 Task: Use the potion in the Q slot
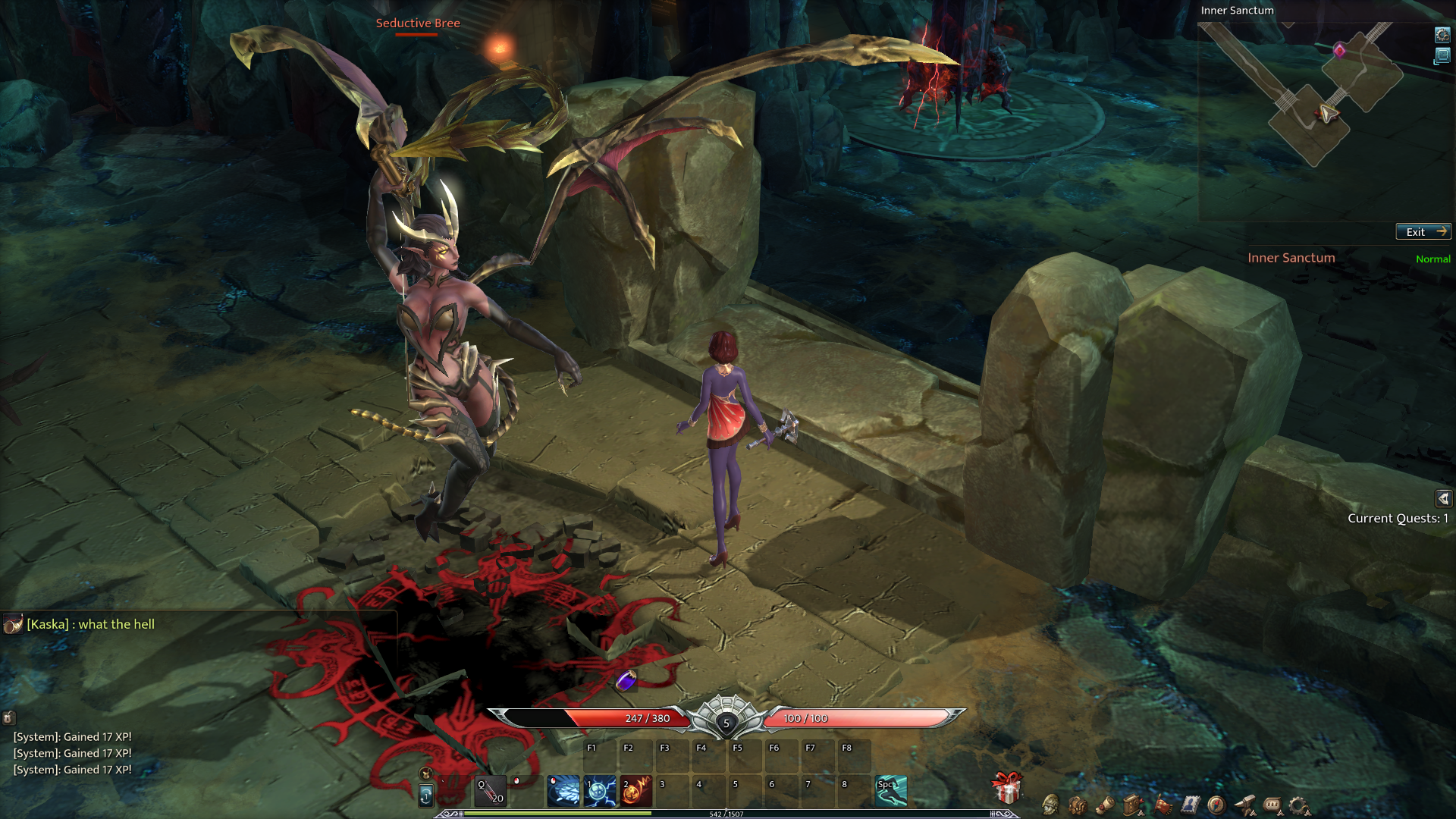click(491, 791)
